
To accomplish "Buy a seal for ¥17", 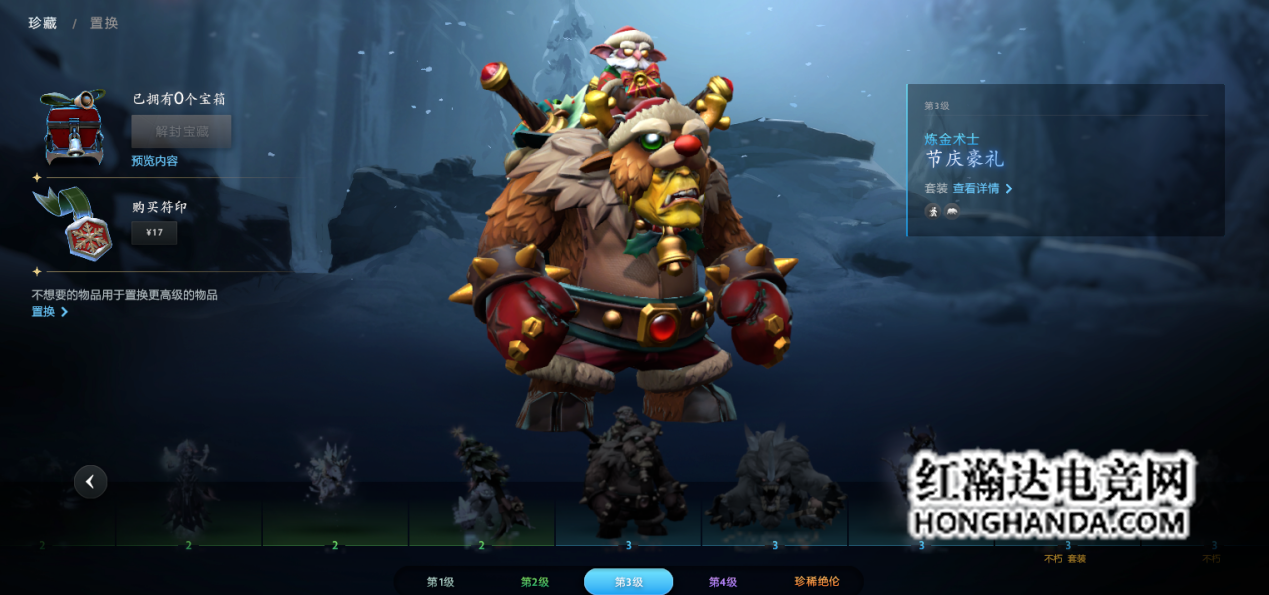I will tap(154, 233).
